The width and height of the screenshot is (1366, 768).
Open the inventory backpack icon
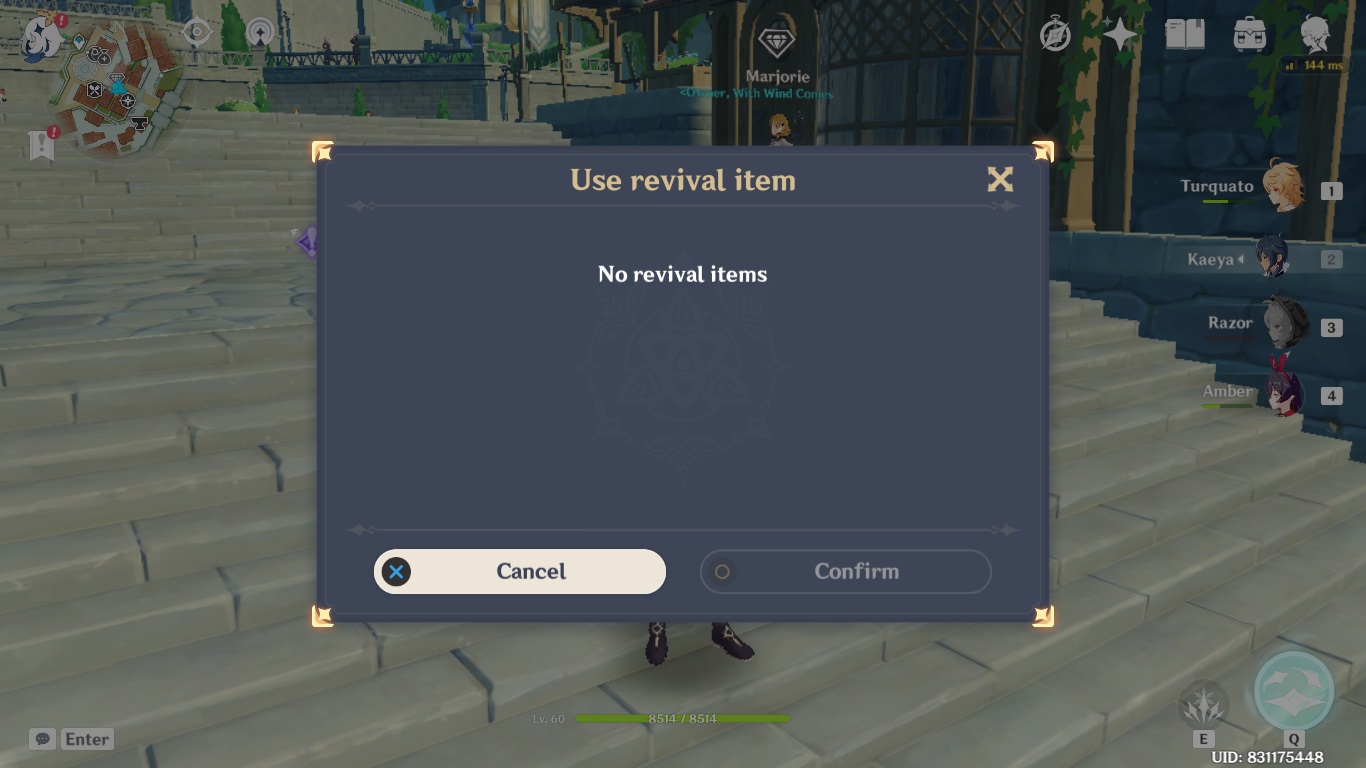point(1250,36)
